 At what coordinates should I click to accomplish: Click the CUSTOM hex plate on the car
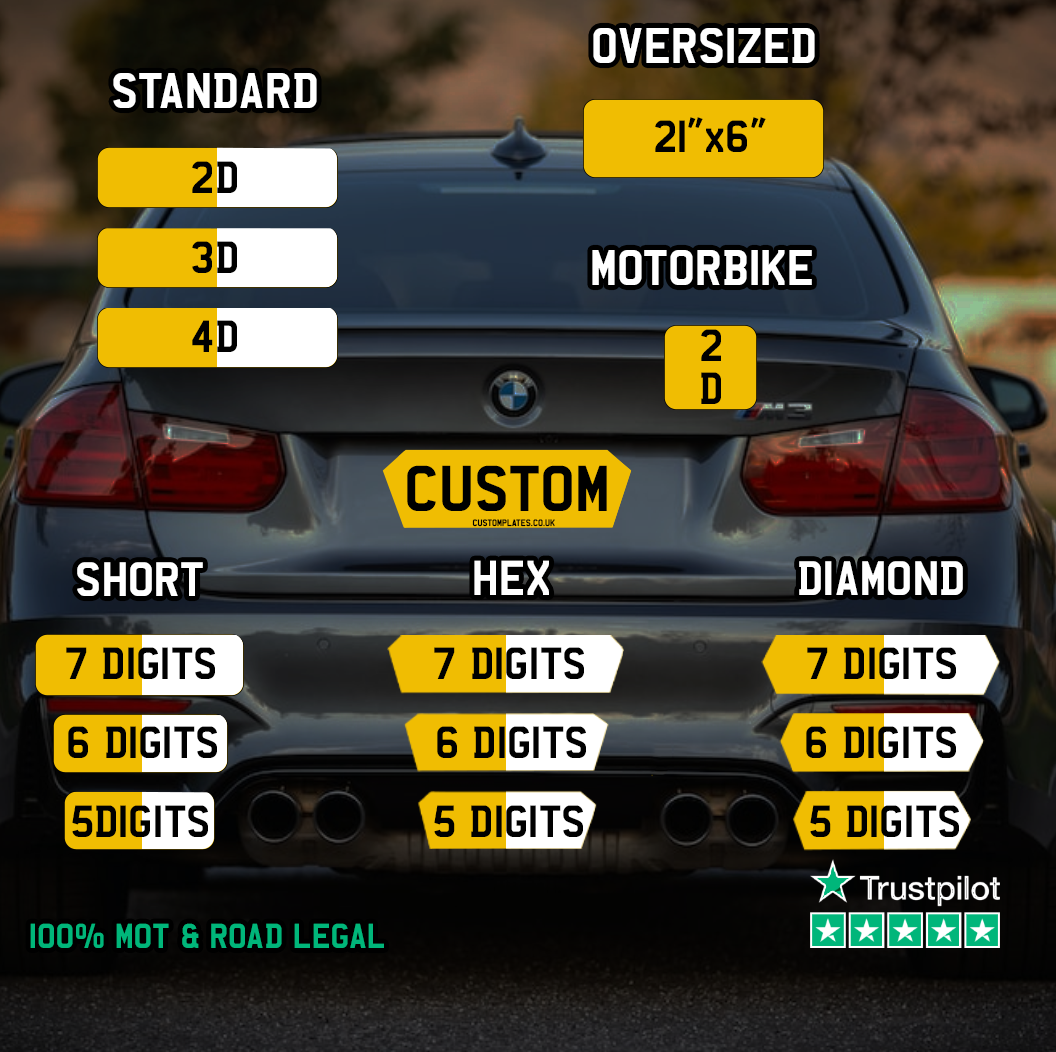(507, 489)
